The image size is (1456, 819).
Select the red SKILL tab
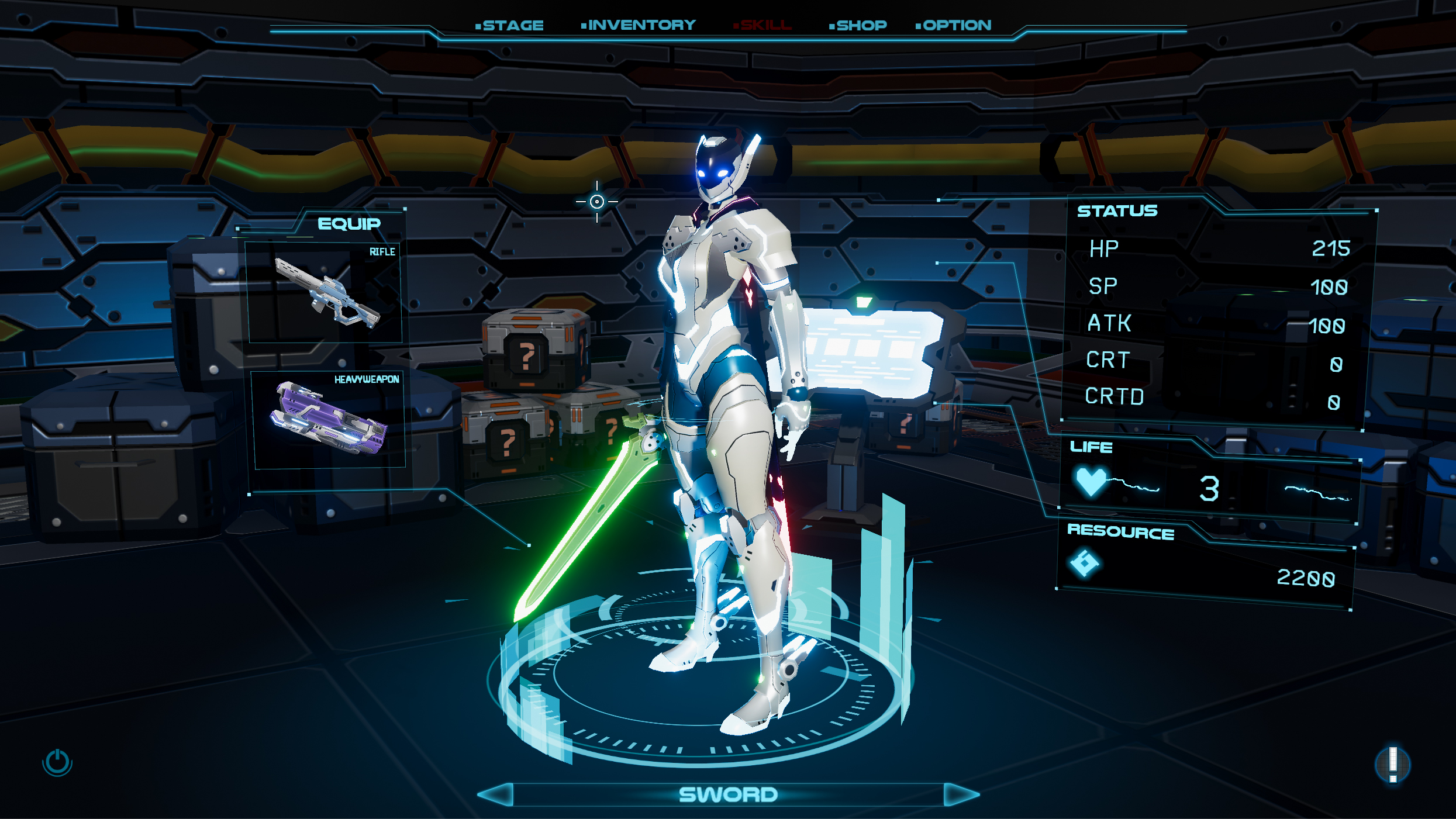click(763, 25)
